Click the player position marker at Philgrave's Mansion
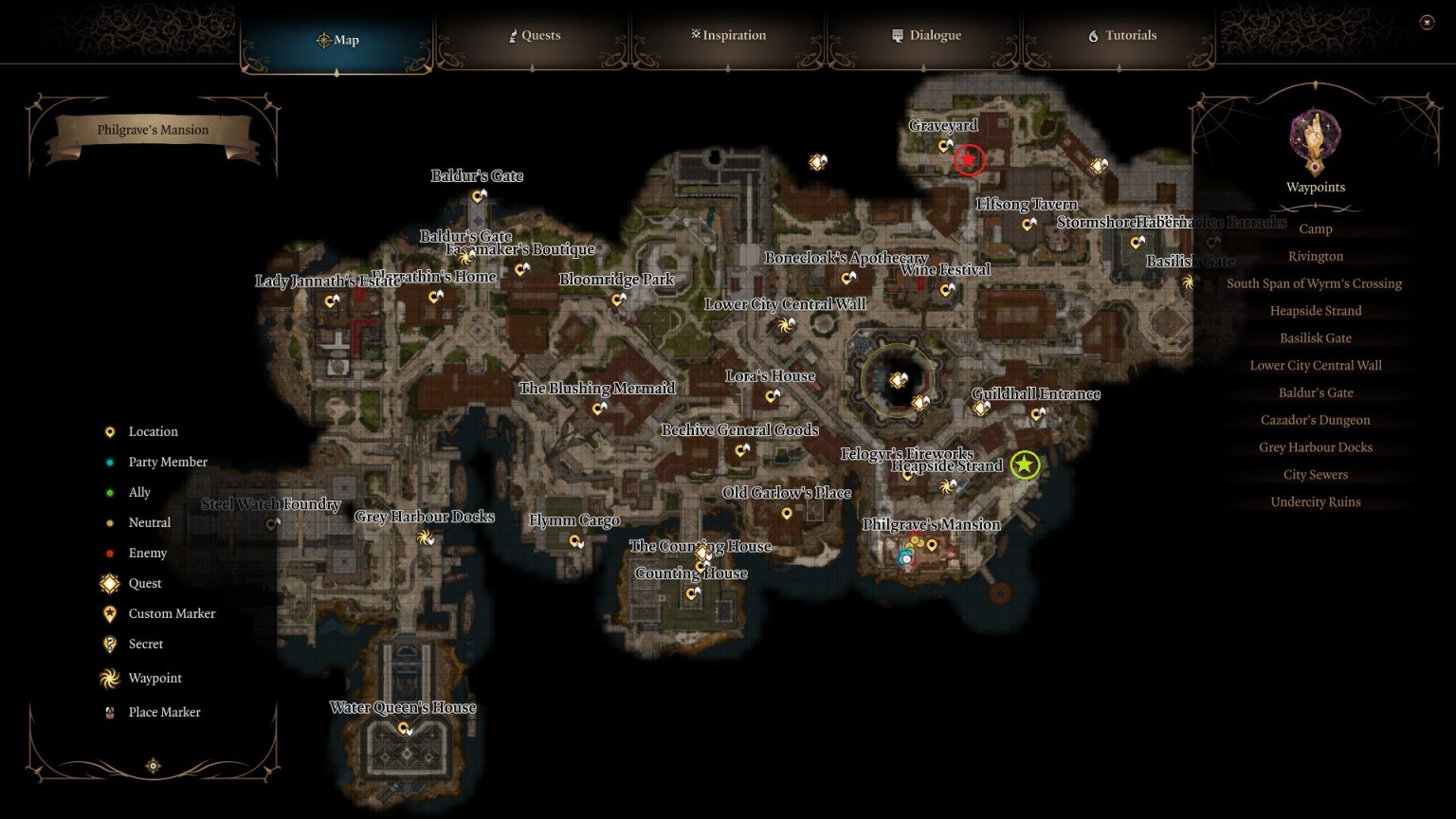The height and width of the screenshot is (819, 1456). tap(906, 559)
